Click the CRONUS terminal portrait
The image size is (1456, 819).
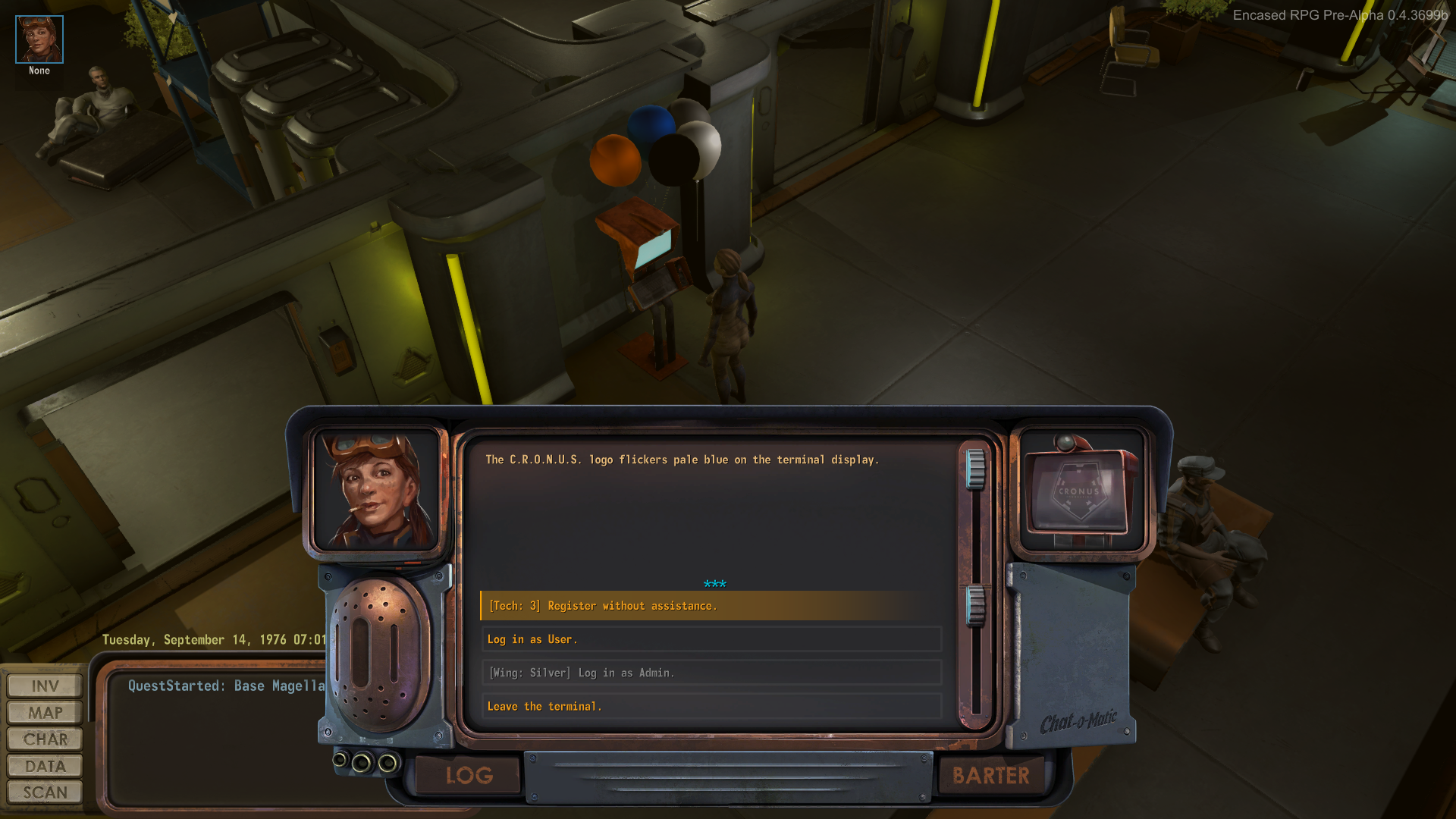click(x=1081, y=491)
